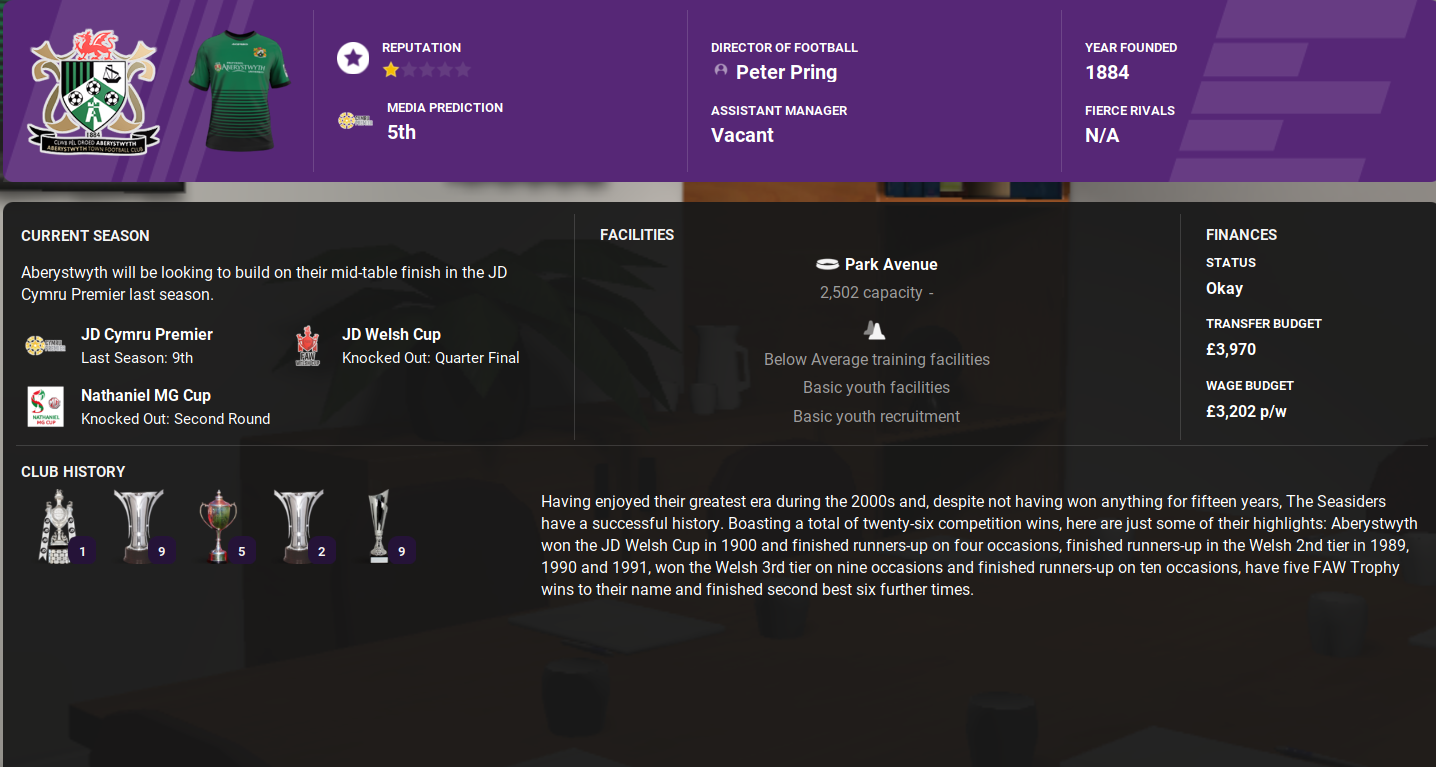1436x767 pixels.
Task: Click the Vacant assistant manager slot
Action: coord(740,134)
